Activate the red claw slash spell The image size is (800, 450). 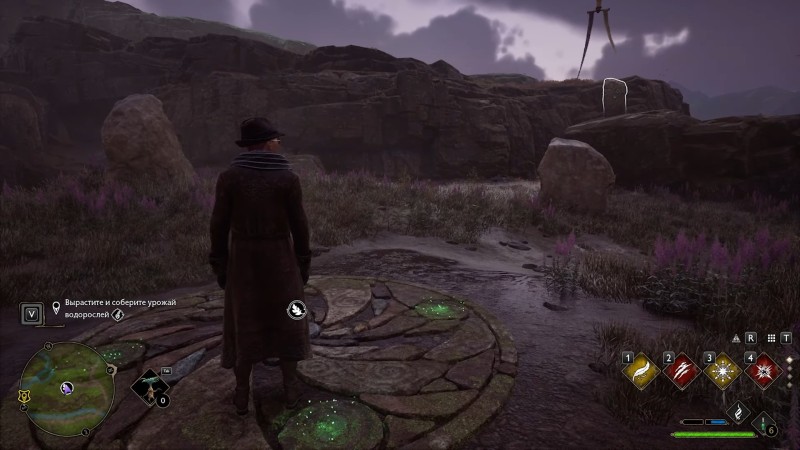pos(681,371)
